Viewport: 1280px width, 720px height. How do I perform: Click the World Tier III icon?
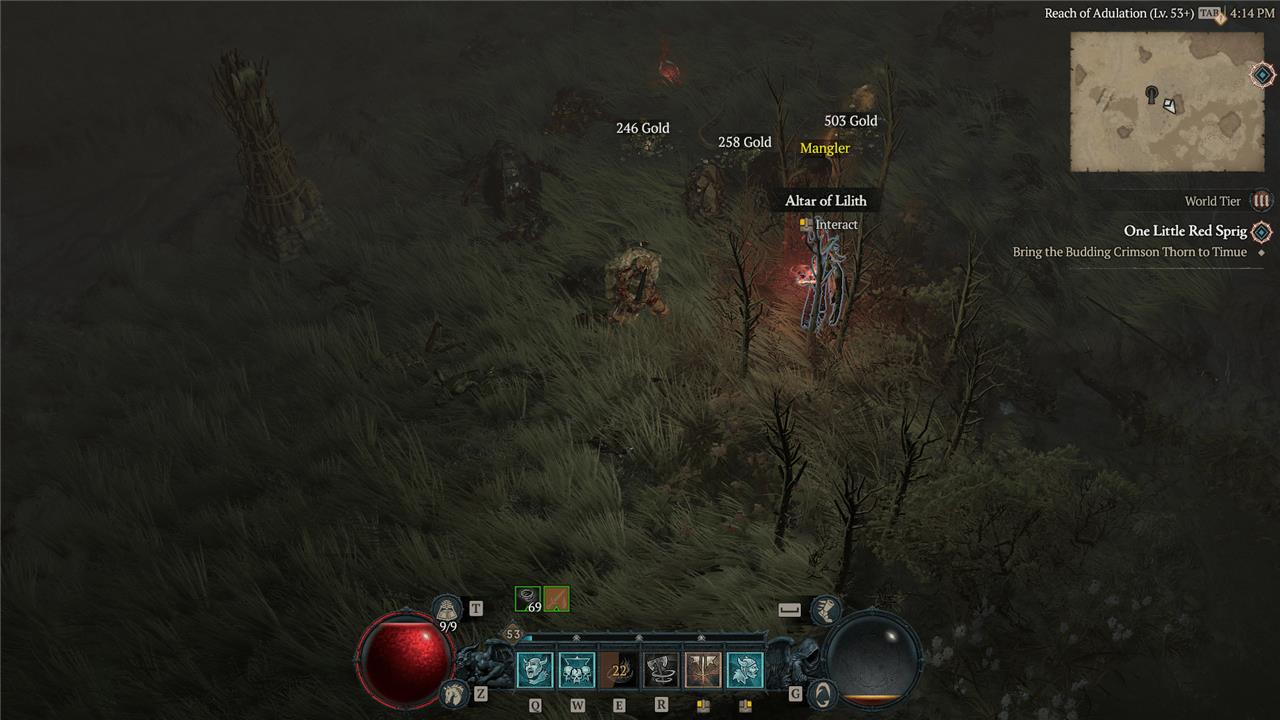pos(1262,201)
